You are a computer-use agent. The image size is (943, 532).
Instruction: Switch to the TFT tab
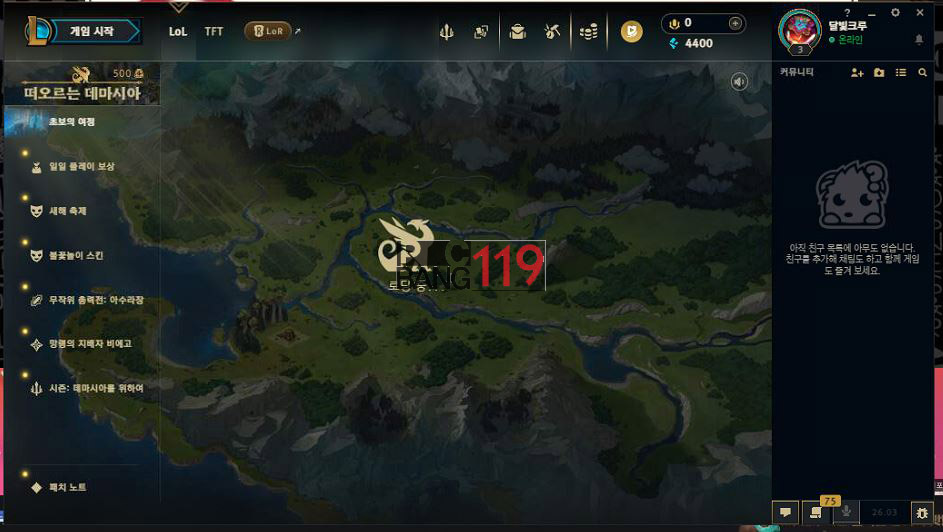(x=214, y=31)
